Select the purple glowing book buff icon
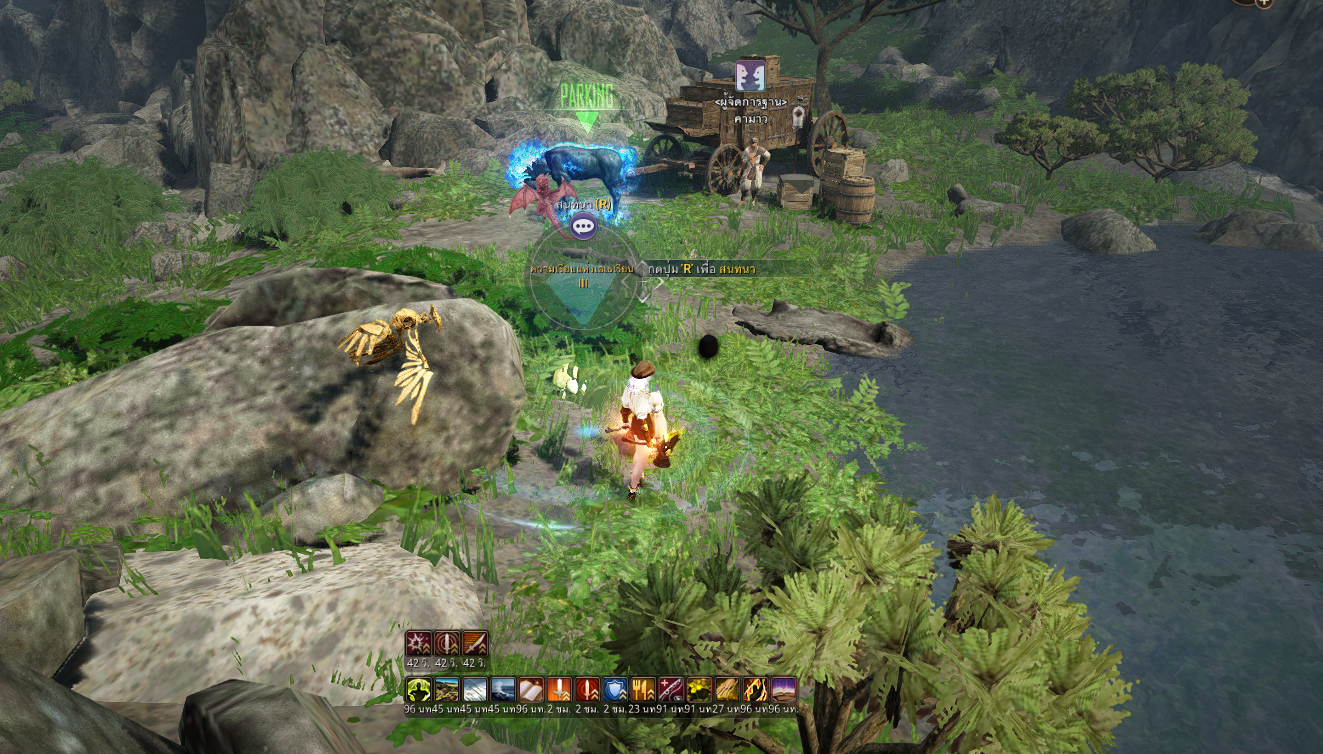 tap(783, 690)
